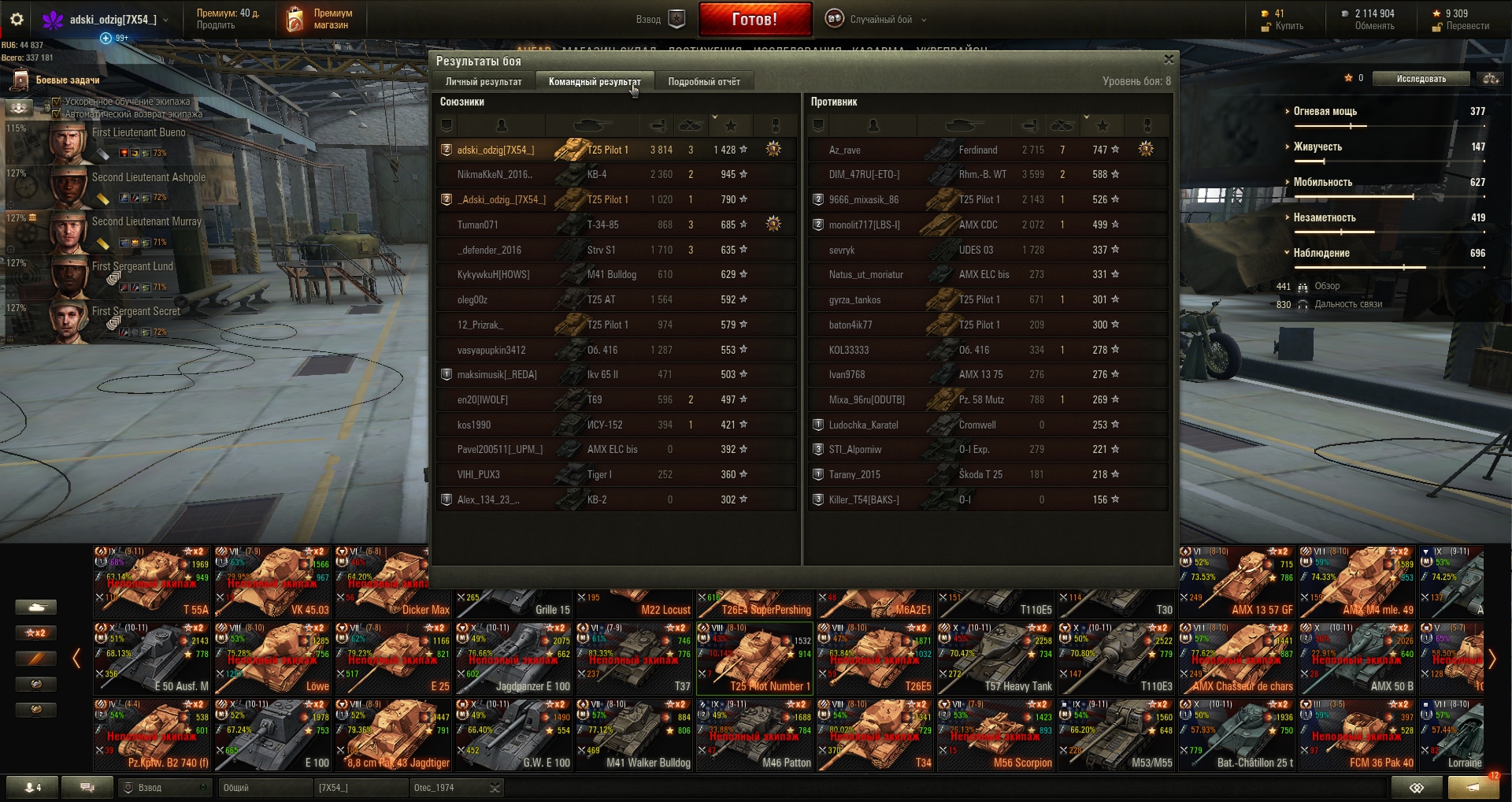Image resolution: width=1512 pixels, height=802 pixels.
Task: Select the E 100 tank in carousel
Action: (x=273, y=734)
